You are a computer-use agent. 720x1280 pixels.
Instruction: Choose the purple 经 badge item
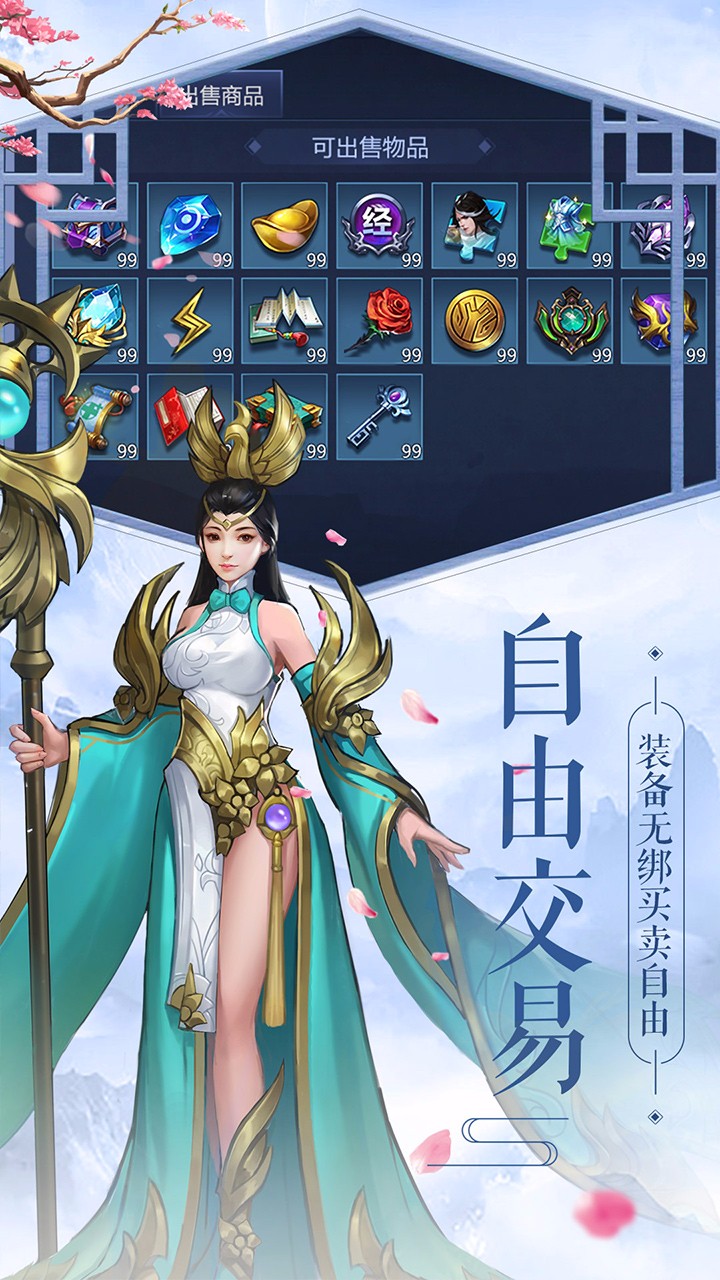coord(379,225)
